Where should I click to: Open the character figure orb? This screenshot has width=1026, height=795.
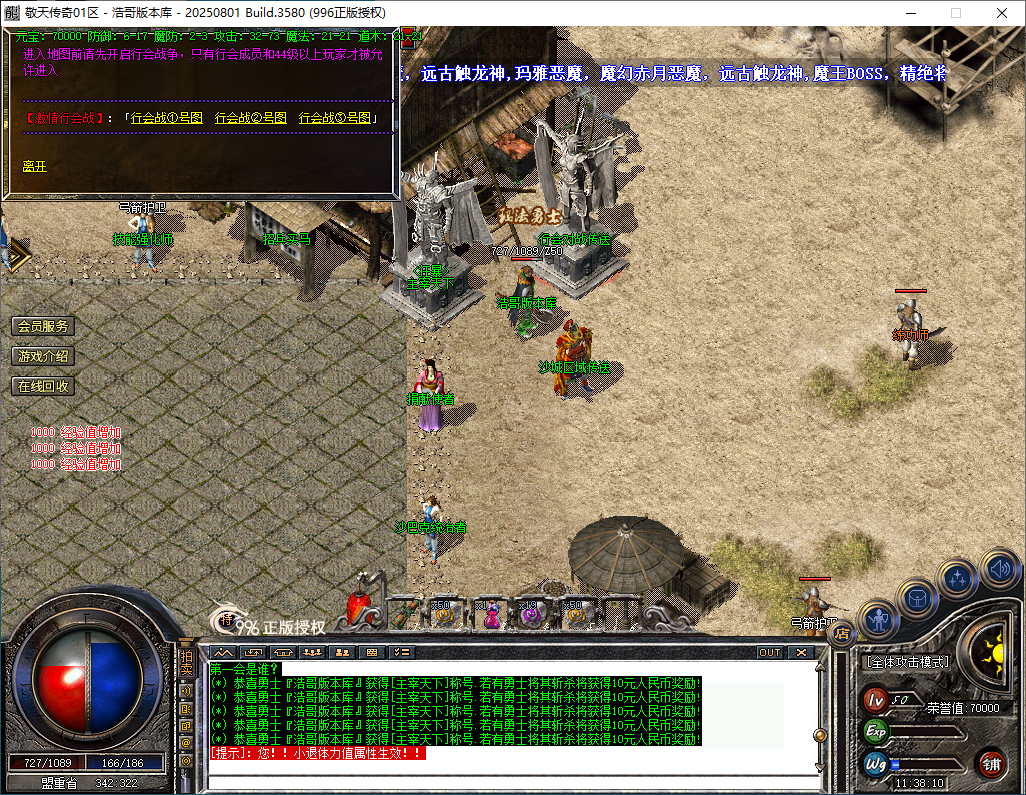point(878,620)
